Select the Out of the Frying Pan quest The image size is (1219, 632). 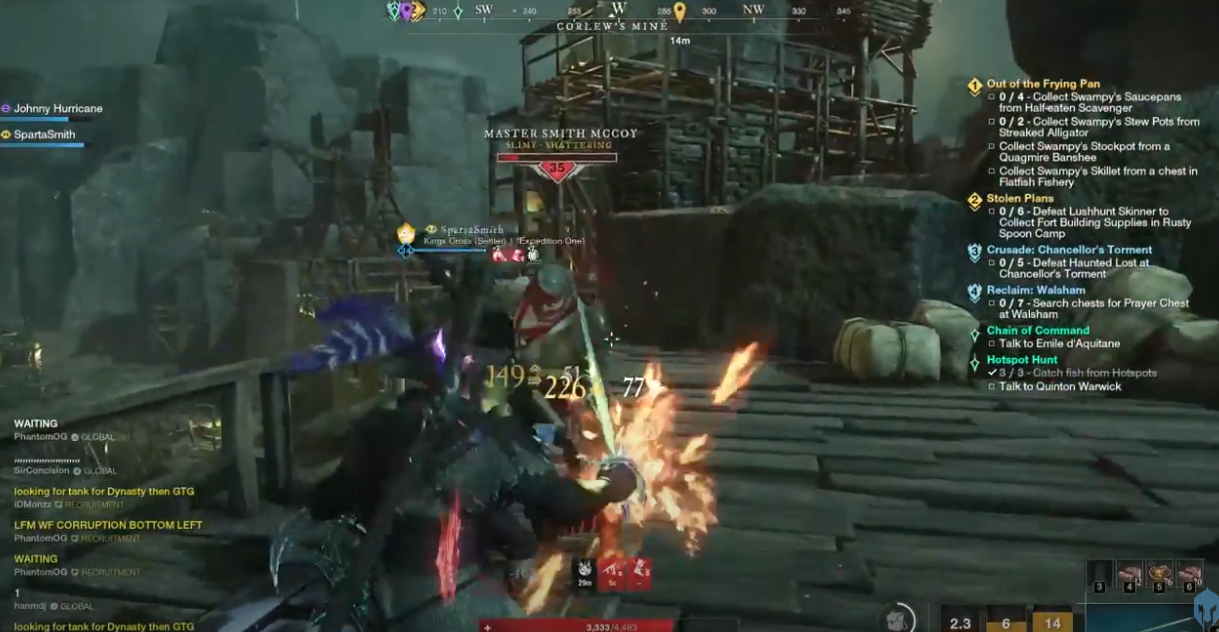coord(1042,85)
